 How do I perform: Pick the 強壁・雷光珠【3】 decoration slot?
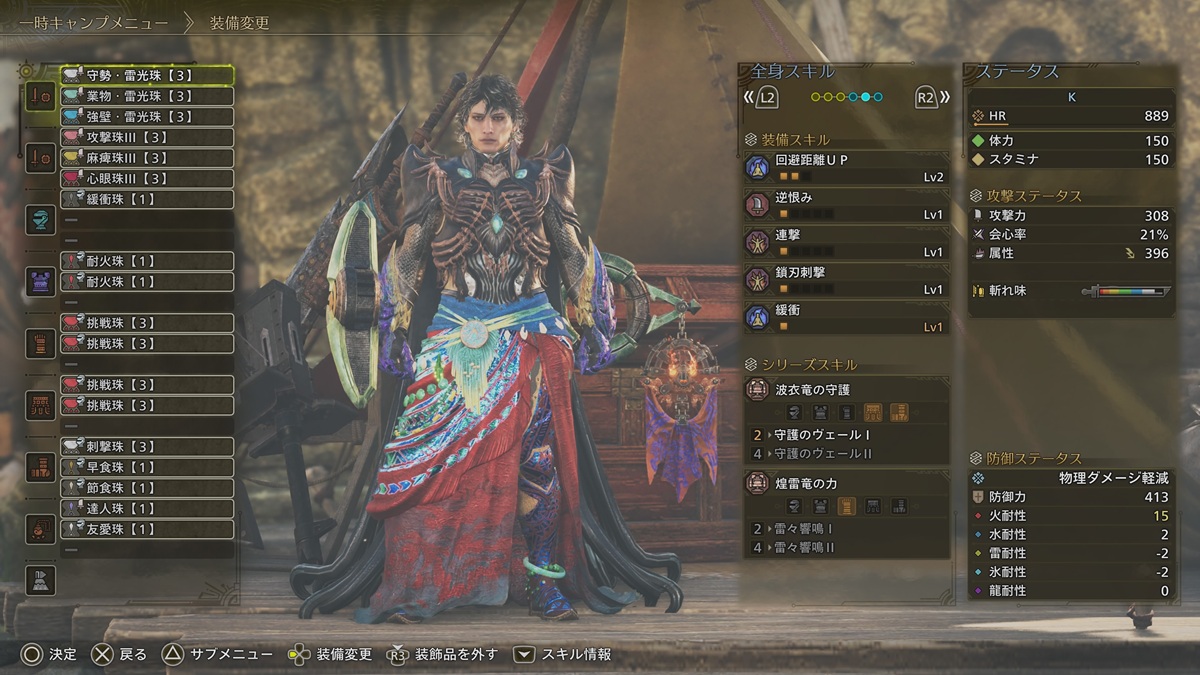pos(147,117)
